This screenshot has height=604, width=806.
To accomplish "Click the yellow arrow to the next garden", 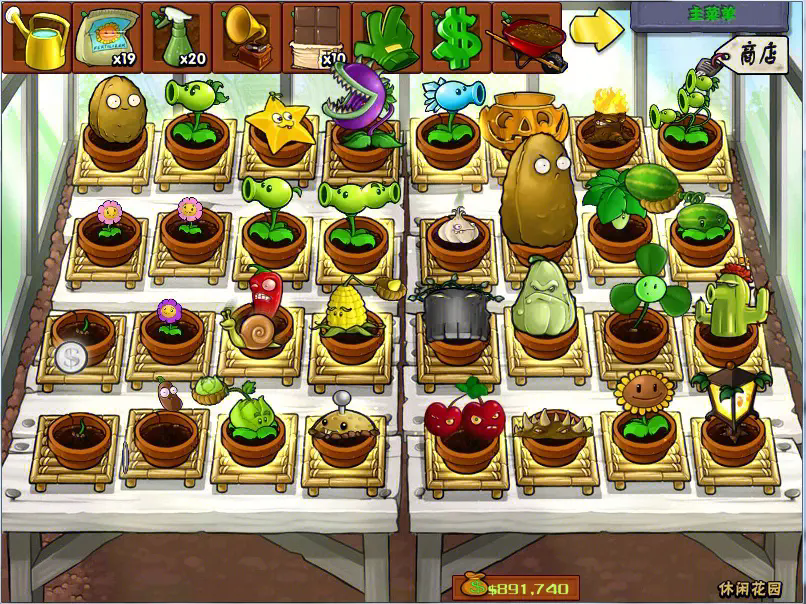I will pyautogui.click(x=597, y=30).
